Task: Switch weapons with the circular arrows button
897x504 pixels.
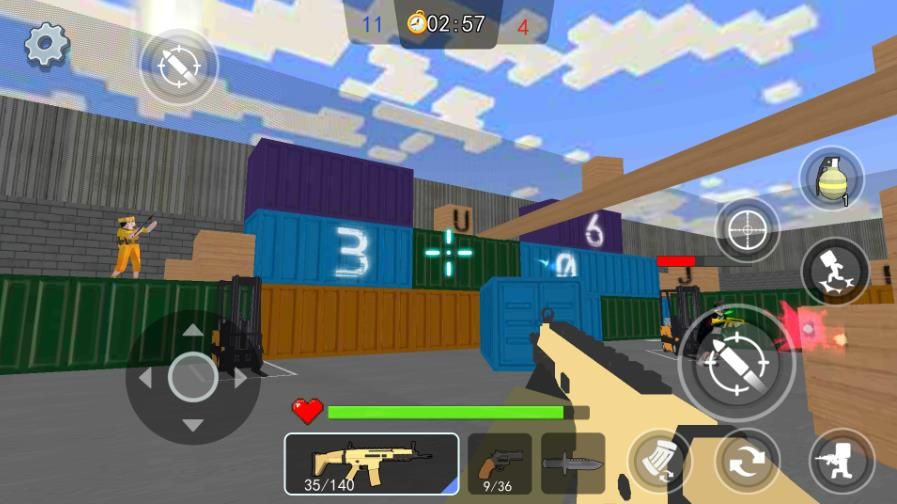Action: tap(746, 462)
